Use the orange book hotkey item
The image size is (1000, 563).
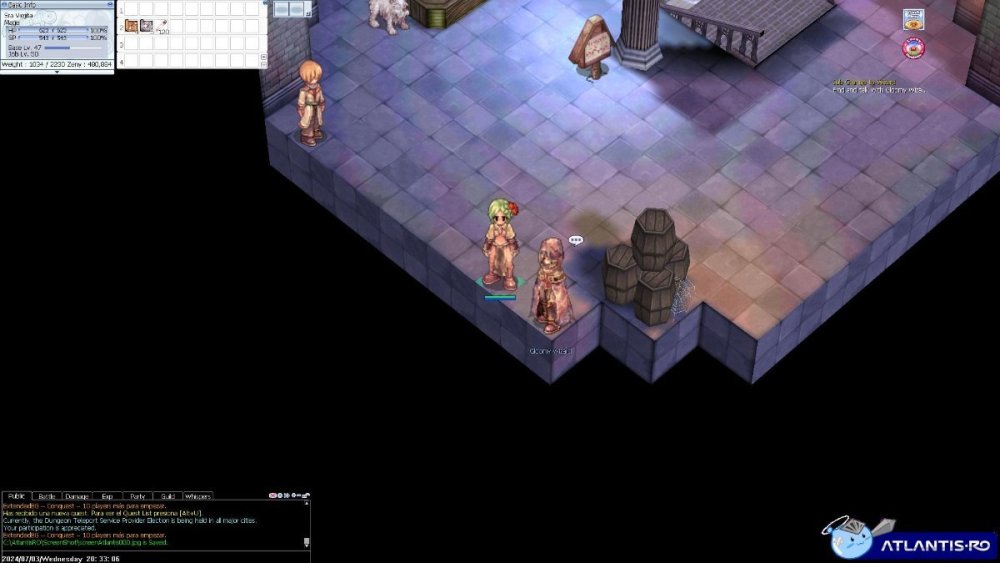point(131,25)
